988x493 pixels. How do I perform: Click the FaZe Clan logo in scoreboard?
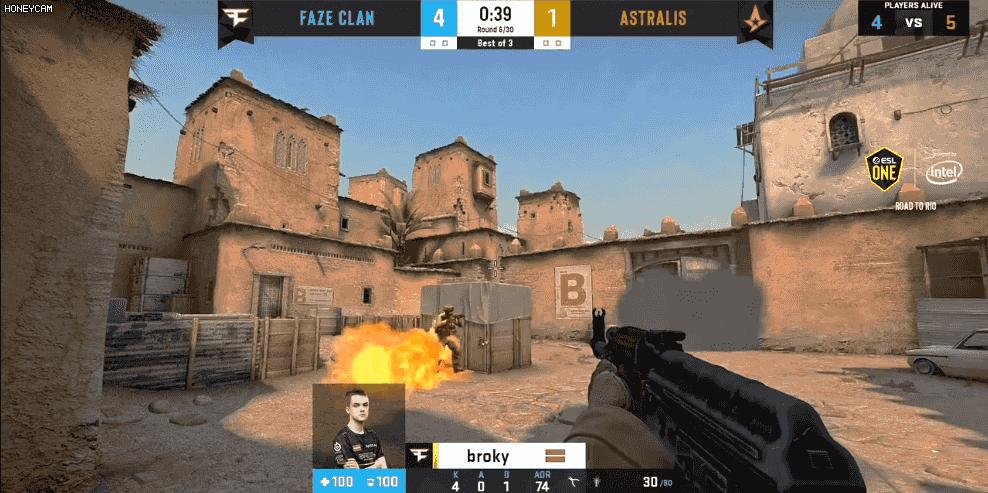tap(237, 19)
